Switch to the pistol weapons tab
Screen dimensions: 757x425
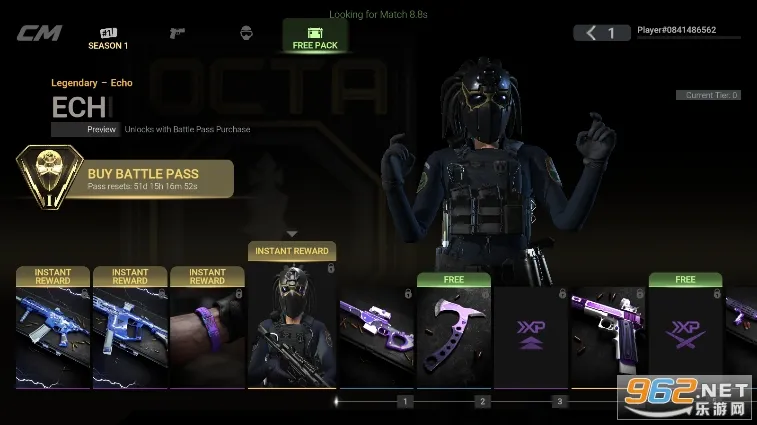[x=177, y=34]
